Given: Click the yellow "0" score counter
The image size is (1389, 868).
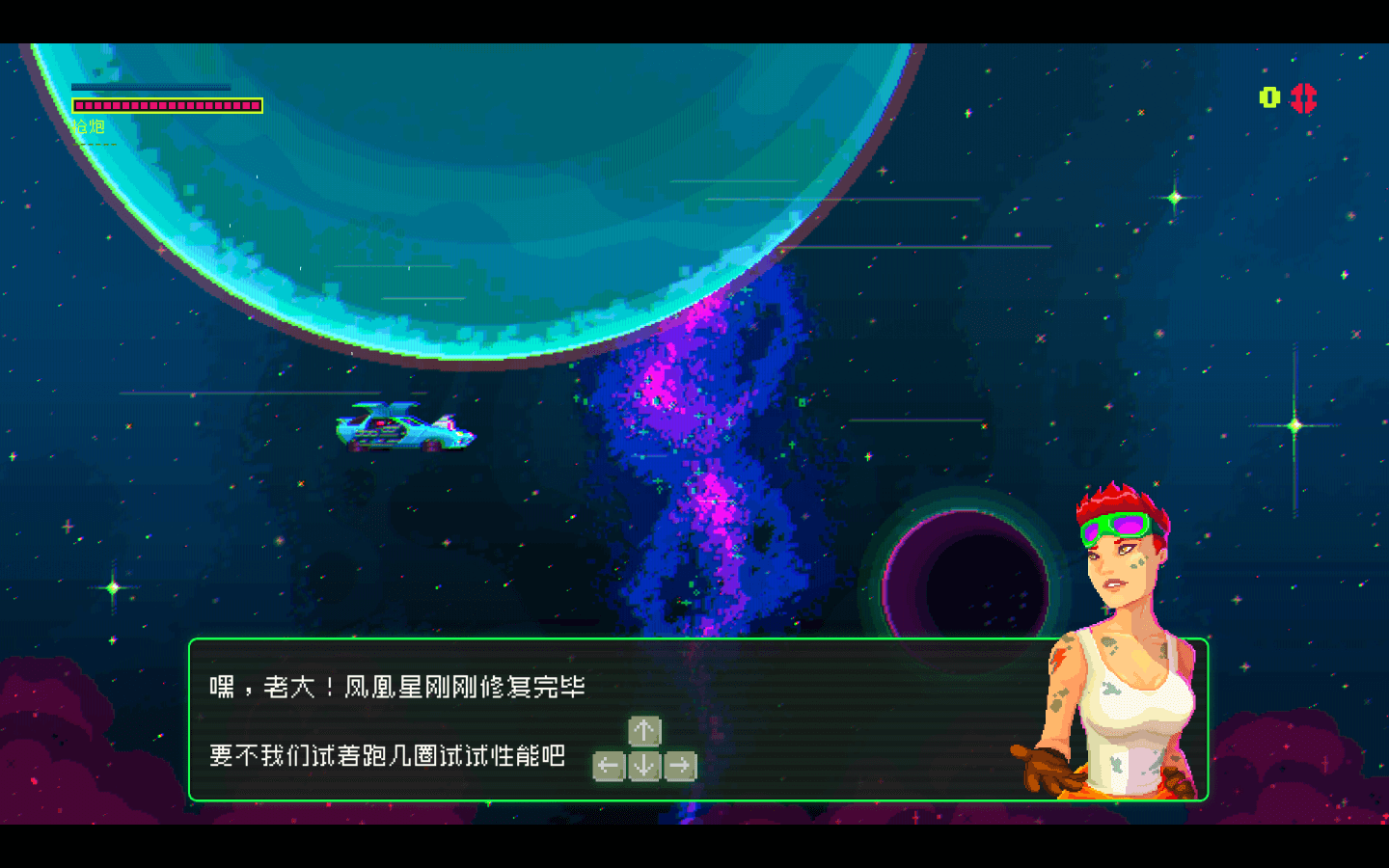Looking at the screenshot, I should coord(1267,97).
